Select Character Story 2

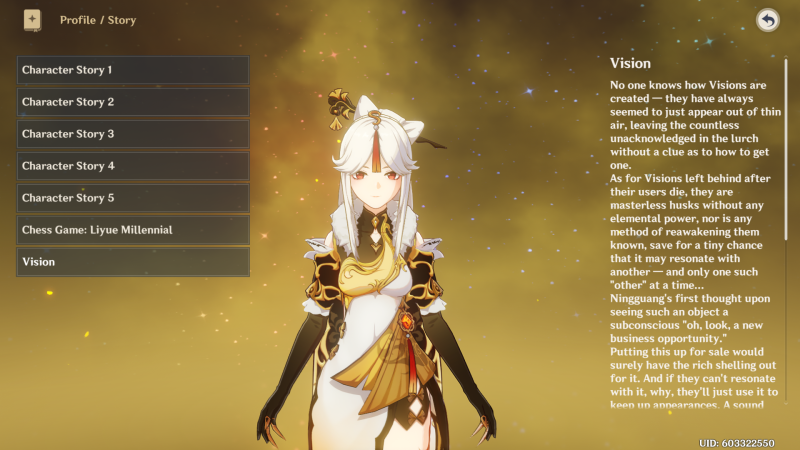(x=132, y=102)
